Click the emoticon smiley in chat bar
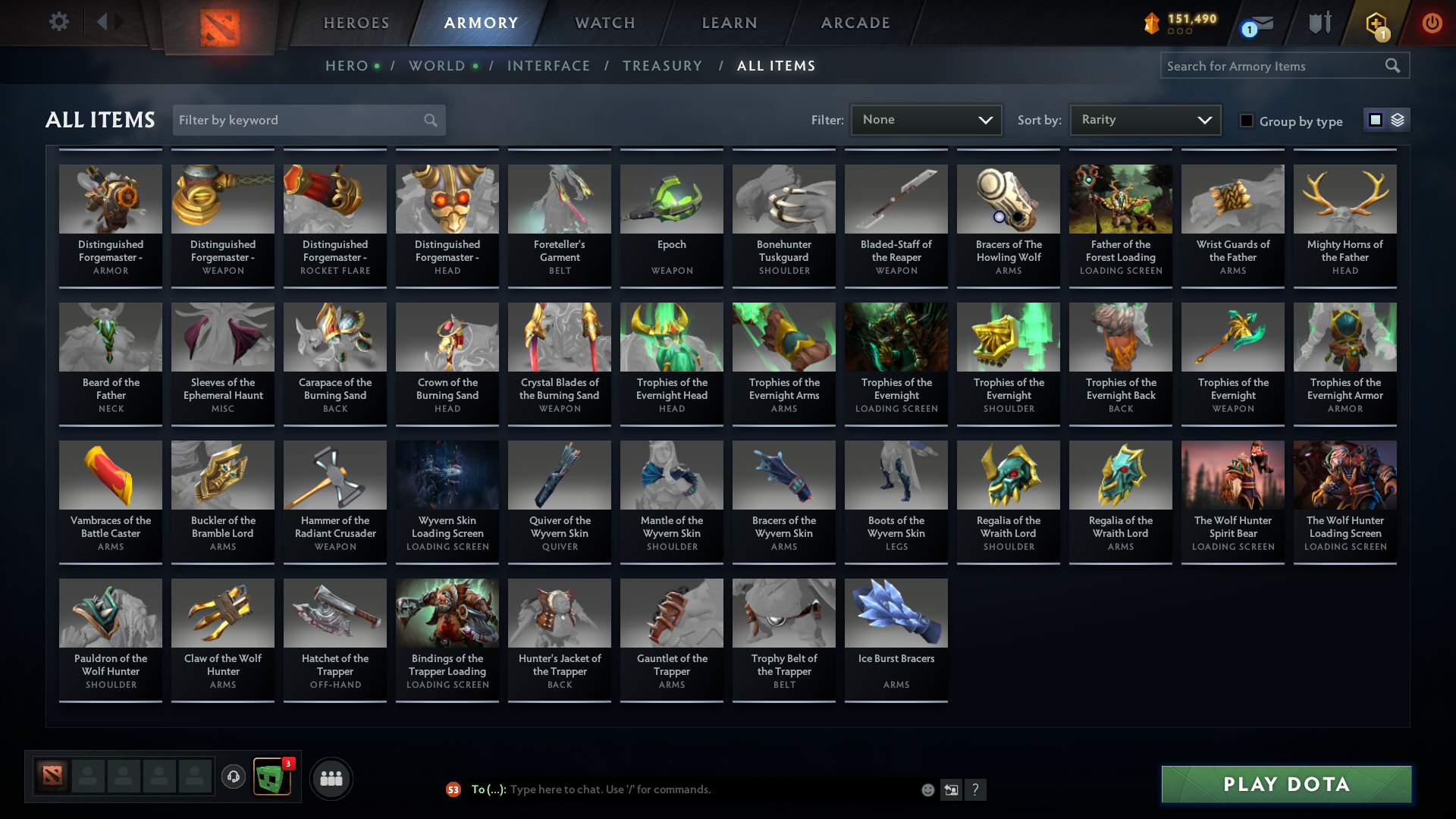 (x=927, y=789)
